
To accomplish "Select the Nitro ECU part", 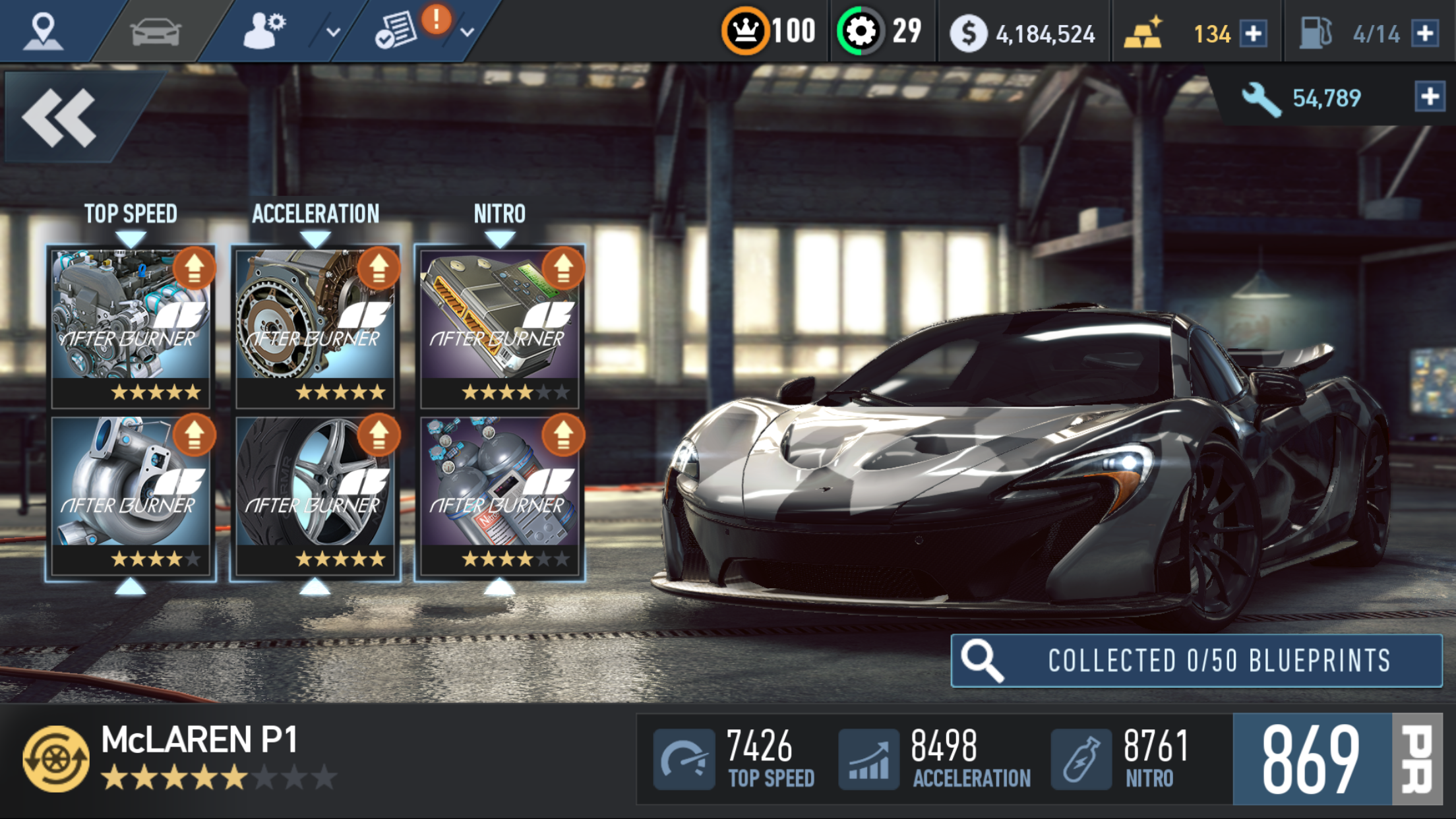I will click(x=500, y=326).
